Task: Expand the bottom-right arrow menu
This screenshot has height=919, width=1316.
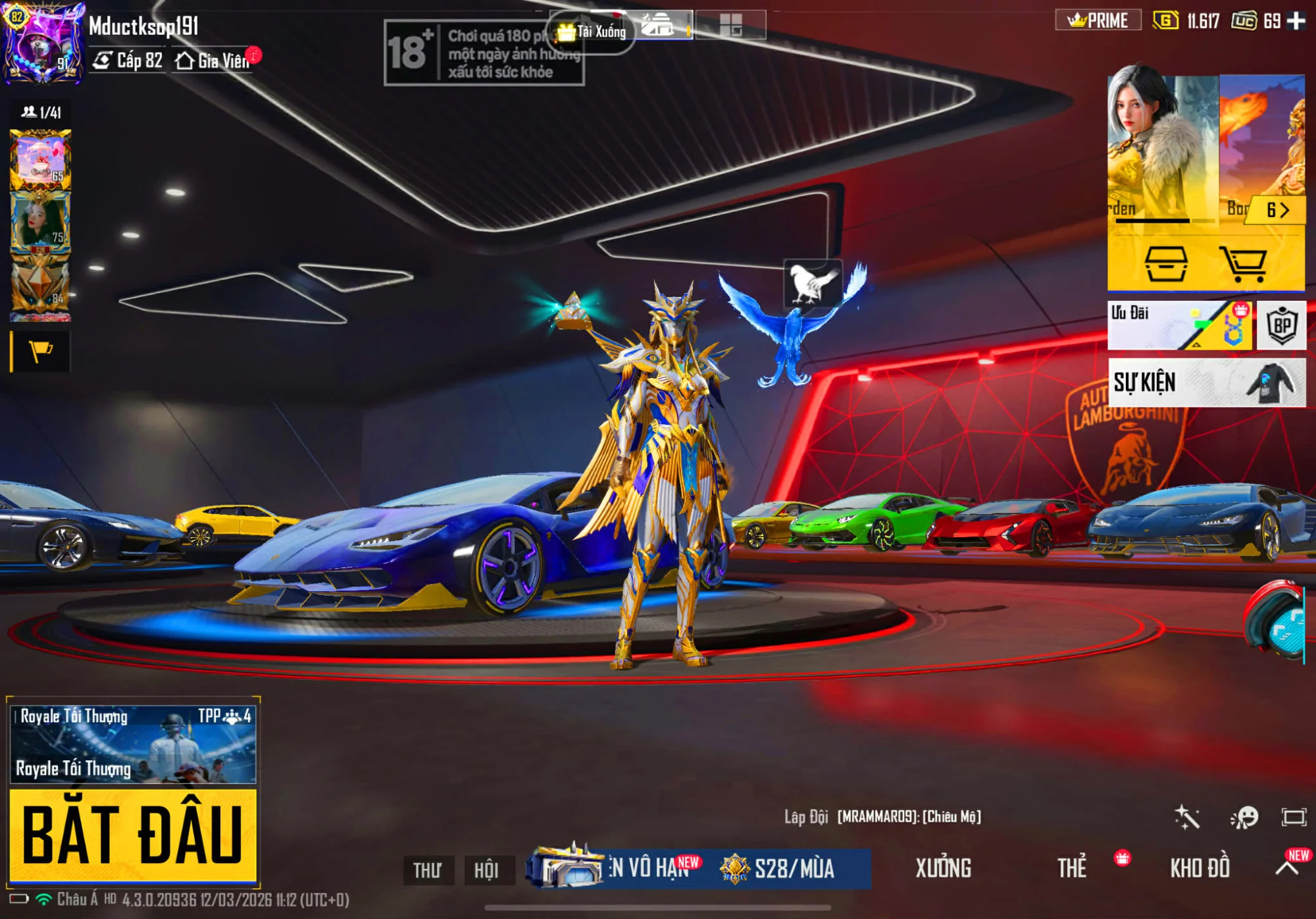Action: coord(1287,868)
